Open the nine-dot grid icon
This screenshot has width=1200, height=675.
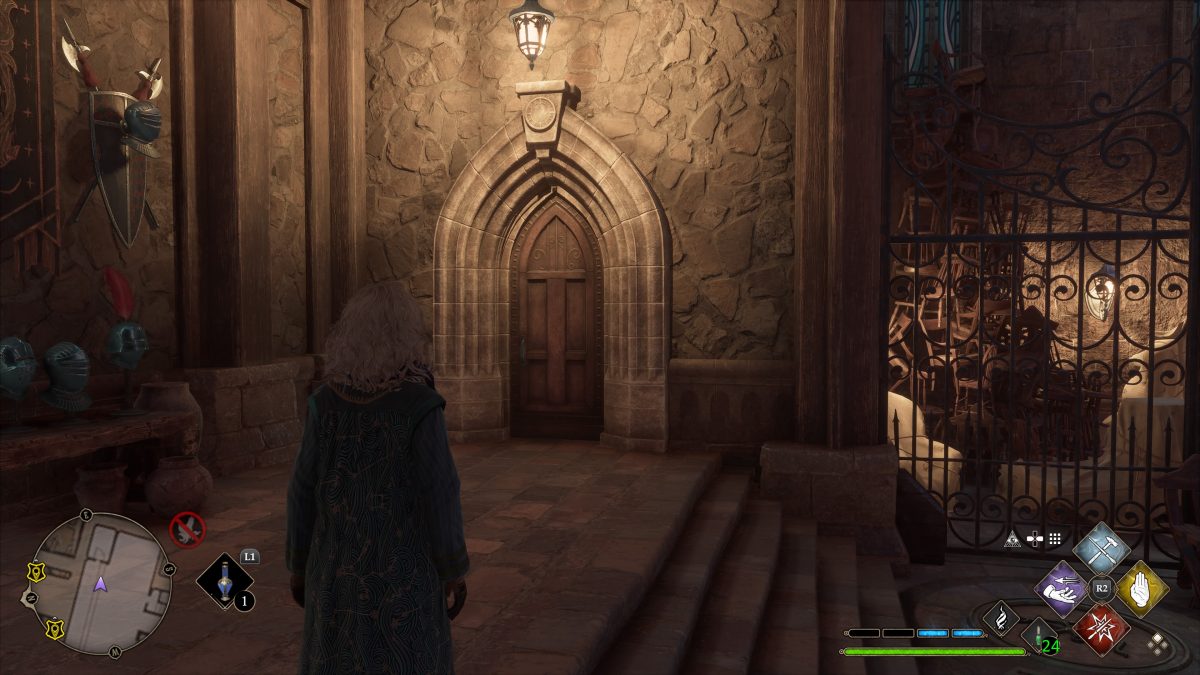[1055, 539]
